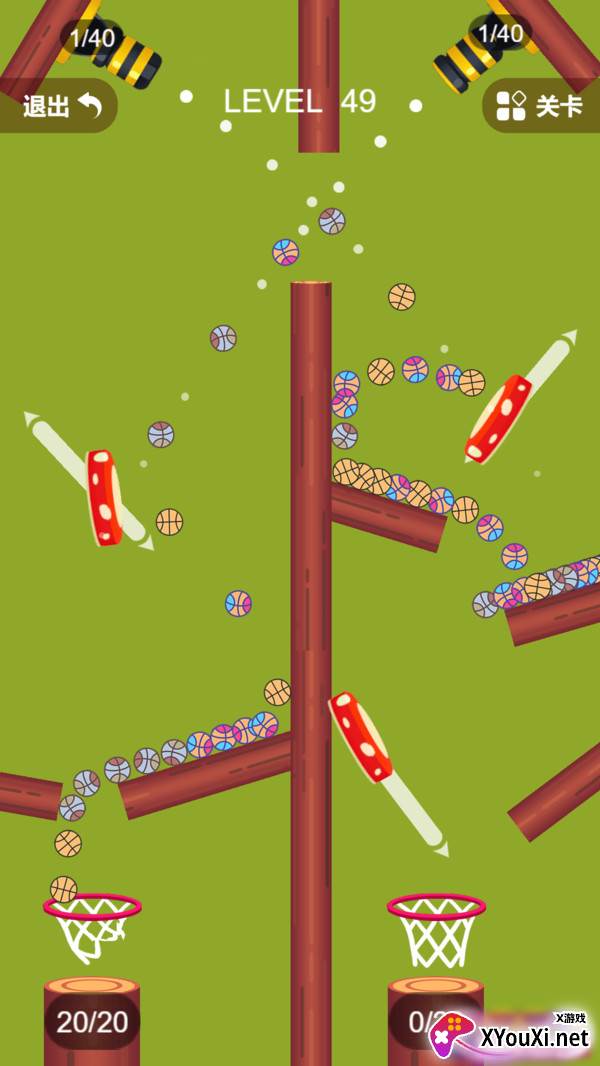This screenshot has width=600, height=1066.
Task: Open the 关卡 level select
Action: [541, 106]
